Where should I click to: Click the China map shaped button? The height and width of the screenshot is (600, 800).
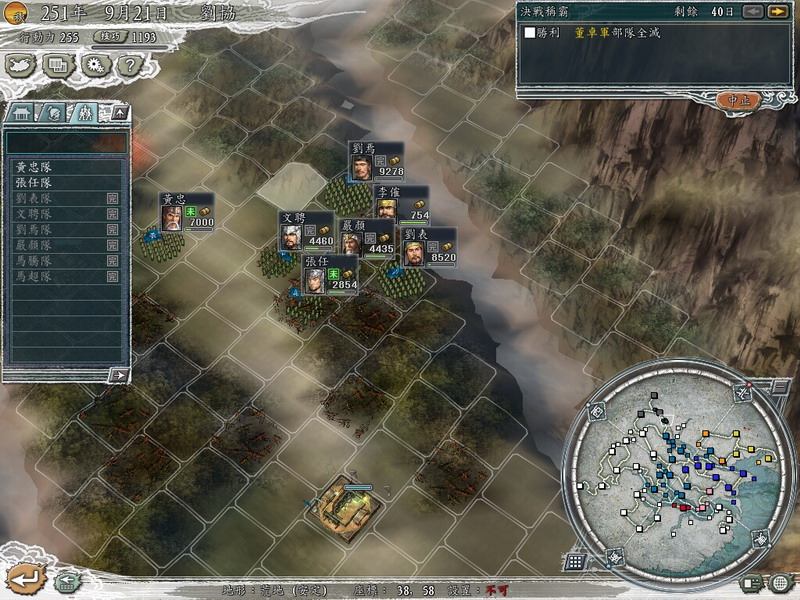[21, 66]
